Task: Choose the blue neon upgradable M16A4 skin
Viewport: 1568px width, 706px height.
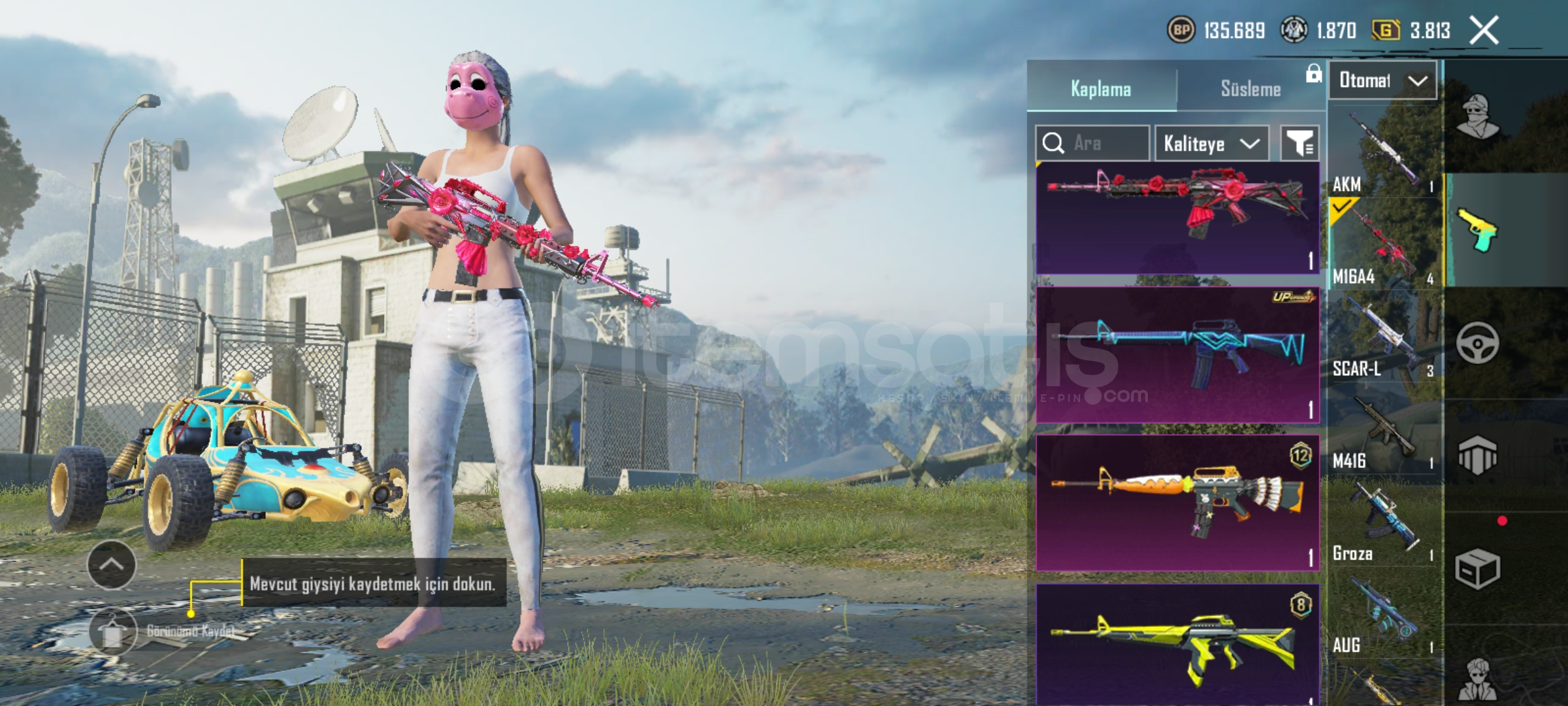Action: click(1177, 355)
